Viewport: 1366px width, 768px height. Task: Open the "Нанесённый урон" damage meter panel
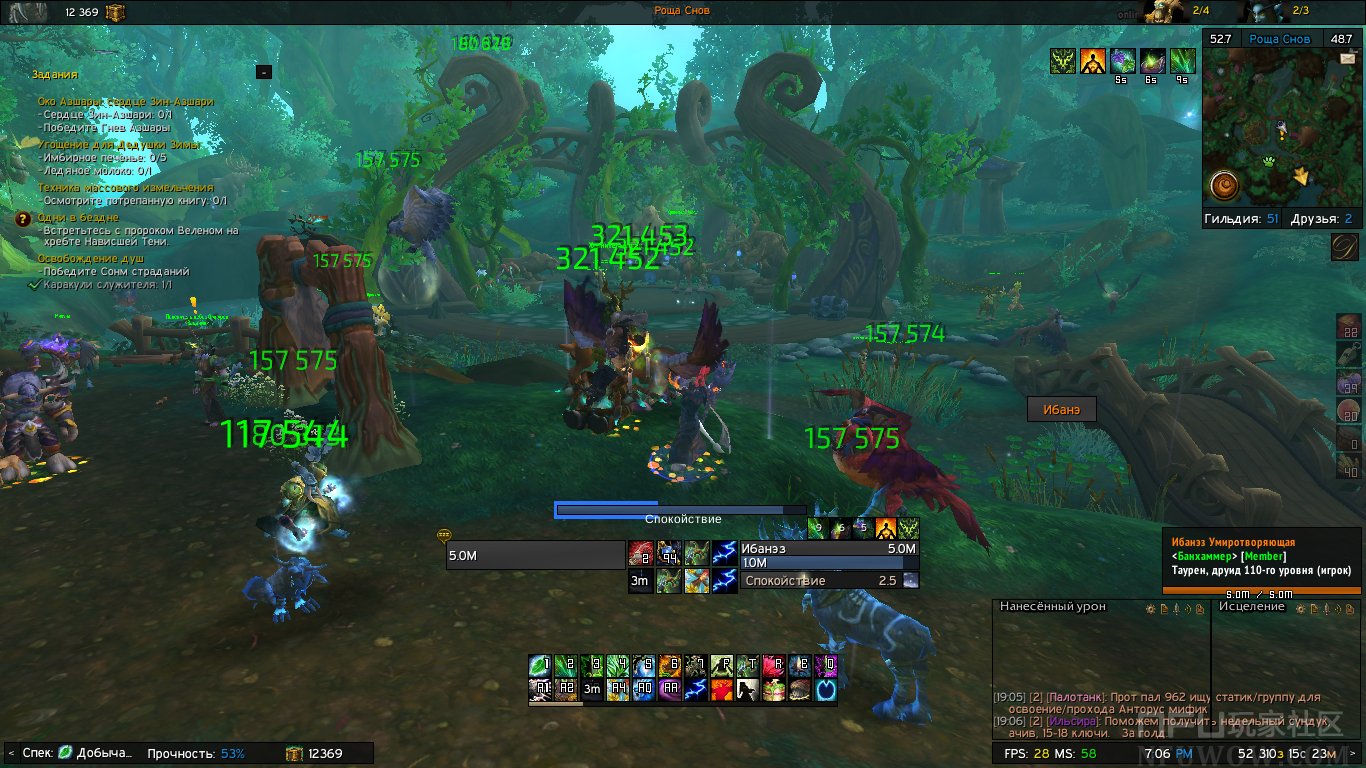pyautogui.click(x=1066, y=607)
